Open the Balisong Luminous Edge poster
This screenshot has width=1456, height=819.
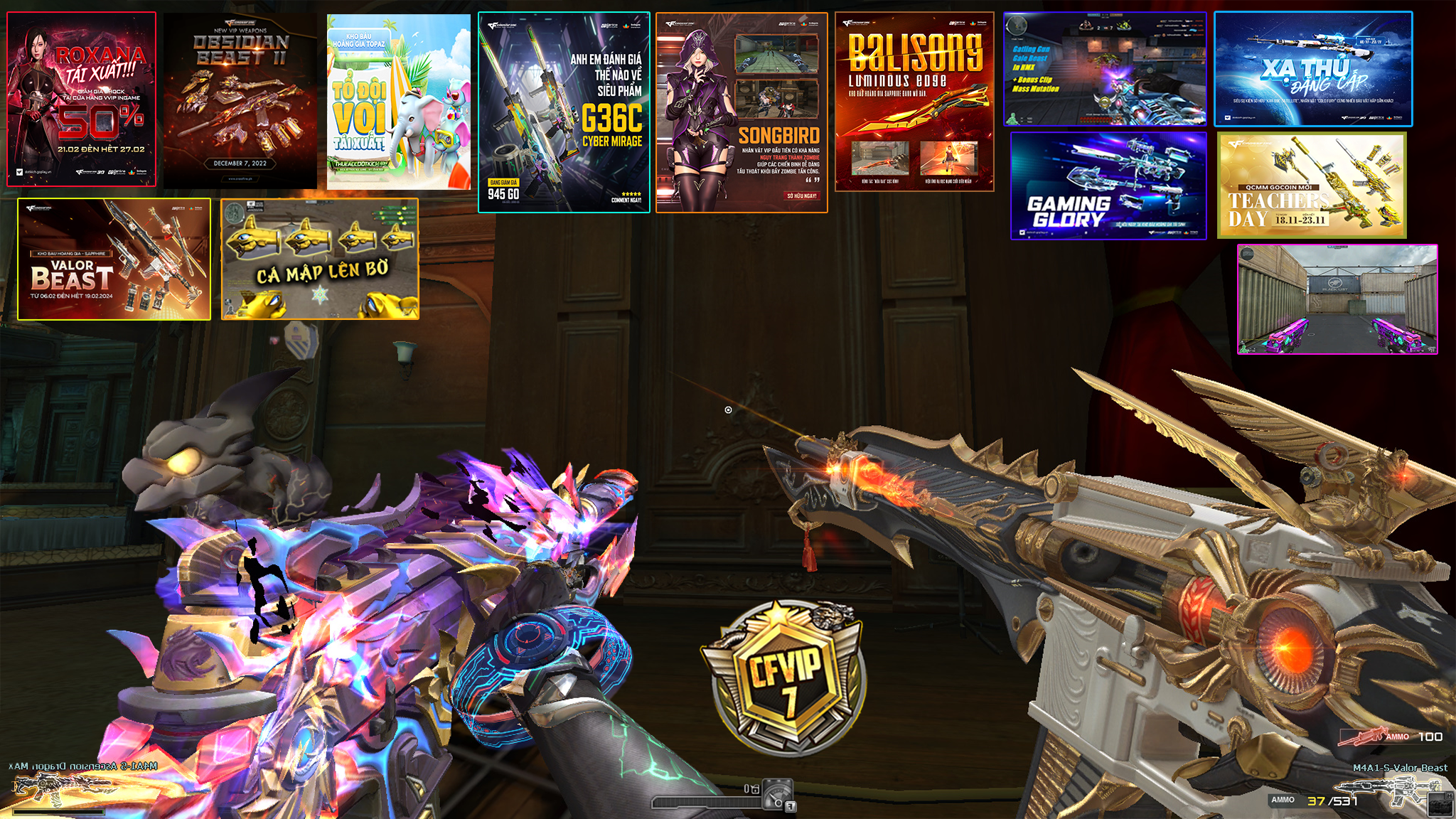(x=914, y=102)
